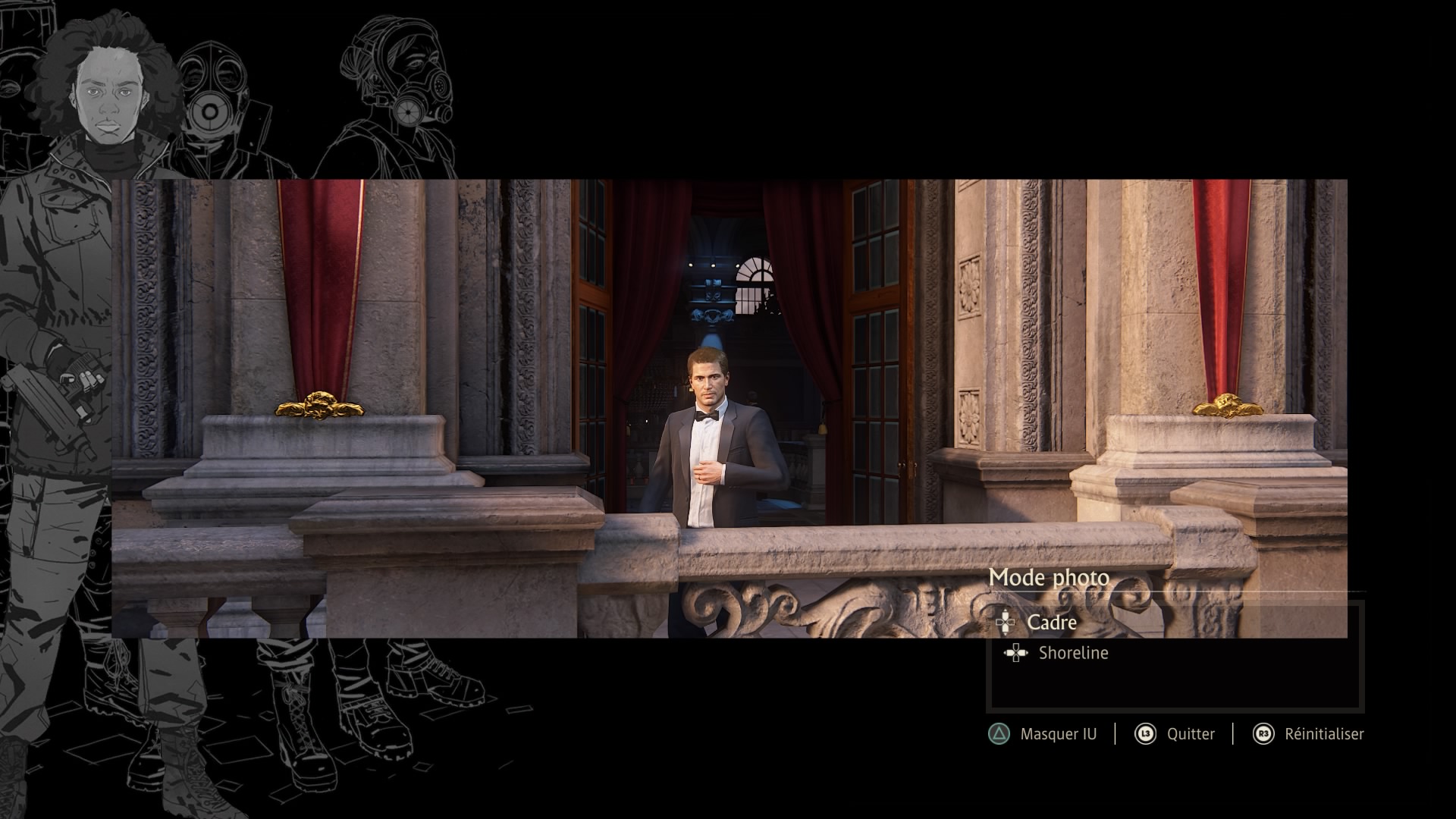Select the Cadre photo mode option
Screen dimensions: 1456x819
(x=1051, y=623)
